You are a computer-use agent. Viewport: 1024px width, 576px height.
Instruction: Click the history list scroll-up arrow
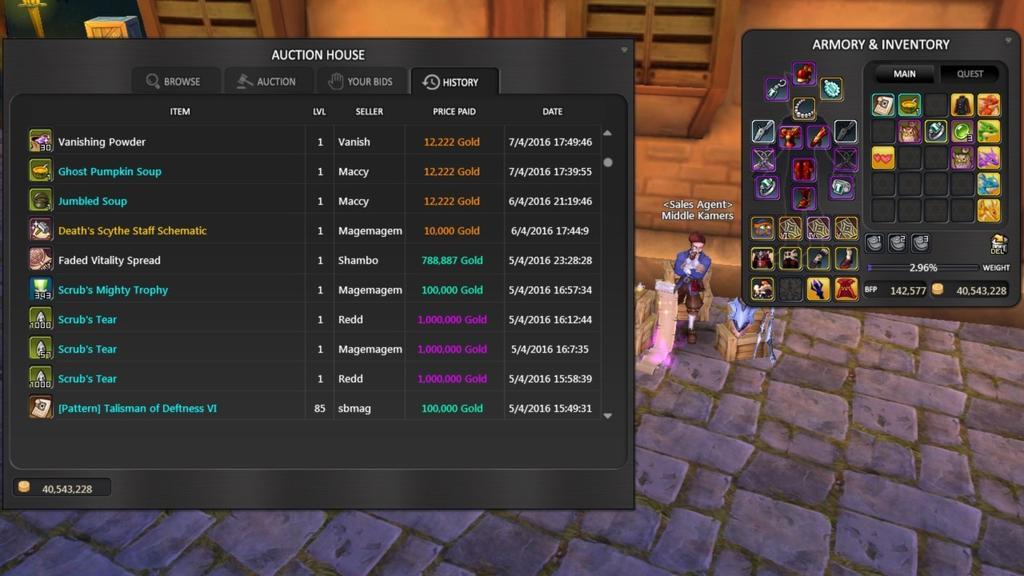pyautogui.click(x=607, y=133)
